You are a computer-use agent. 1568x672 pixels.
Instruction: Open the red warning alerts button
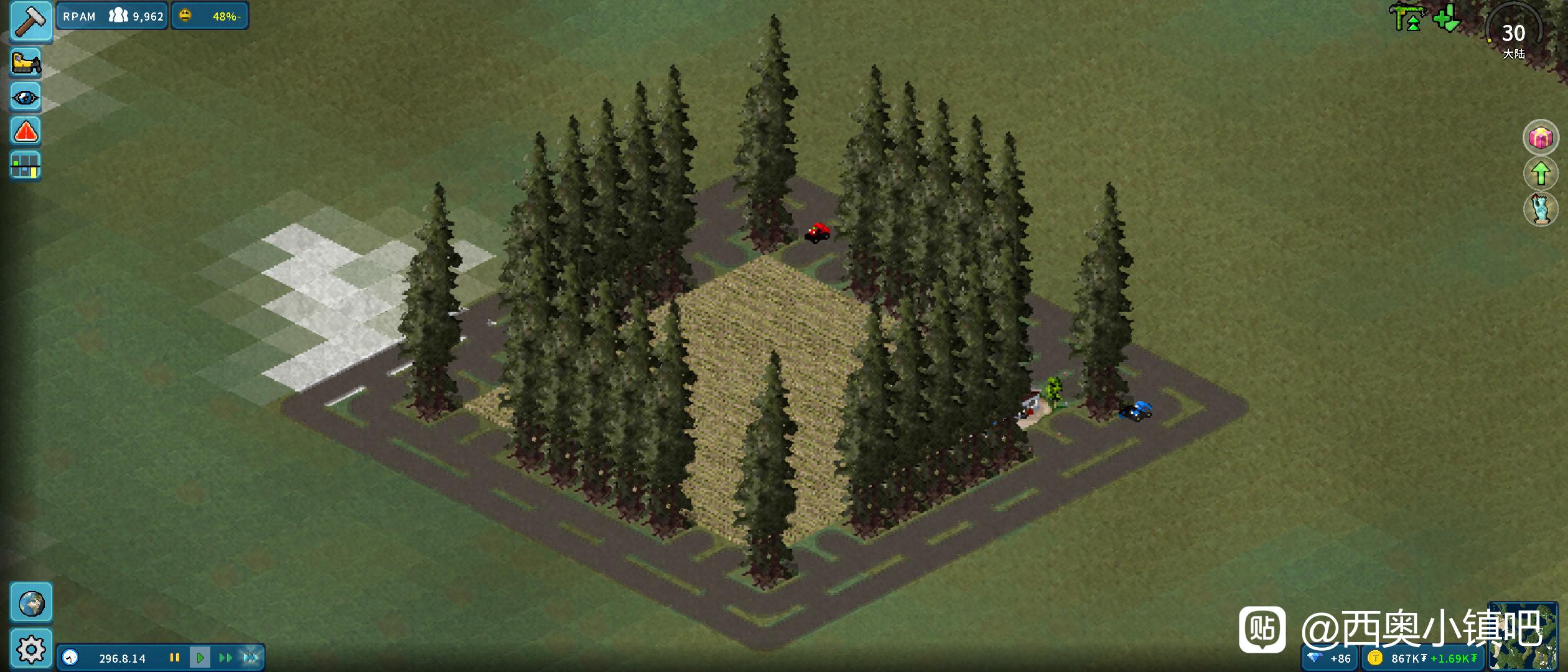click(x=26, y=132)
